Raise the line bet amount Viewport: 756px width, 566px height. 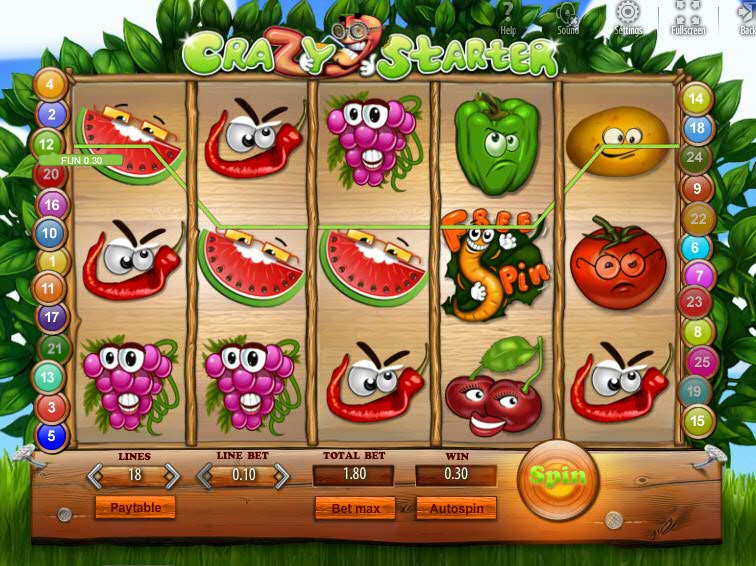coord(281,475)
